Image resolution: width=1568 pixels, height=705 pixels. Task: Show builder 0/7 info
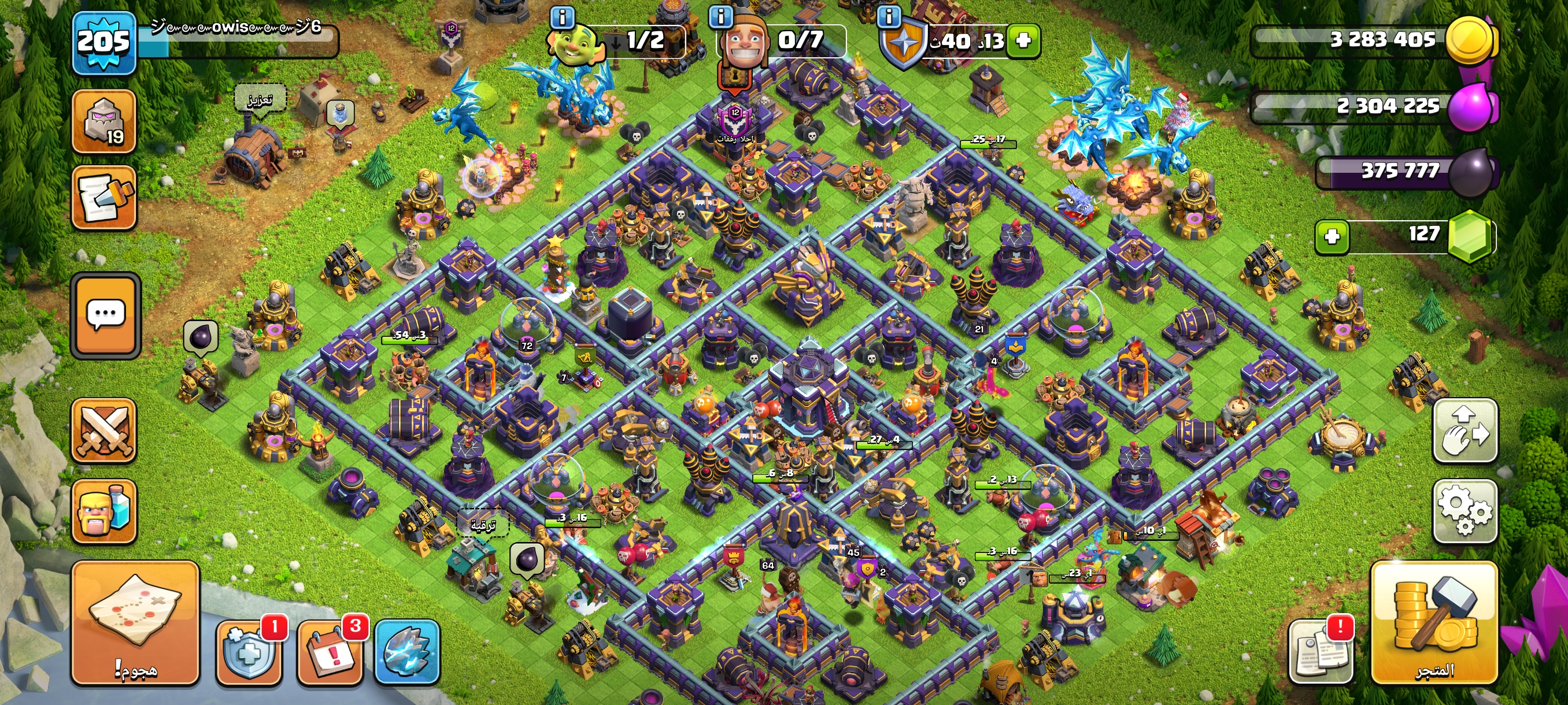tap(721, 16)
